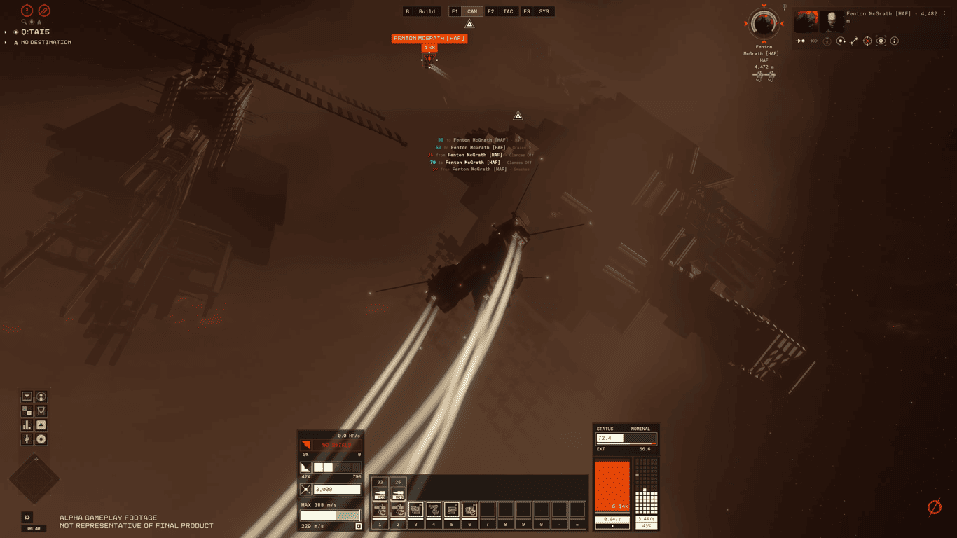Select the locked target portrait thumbnail

806,21
